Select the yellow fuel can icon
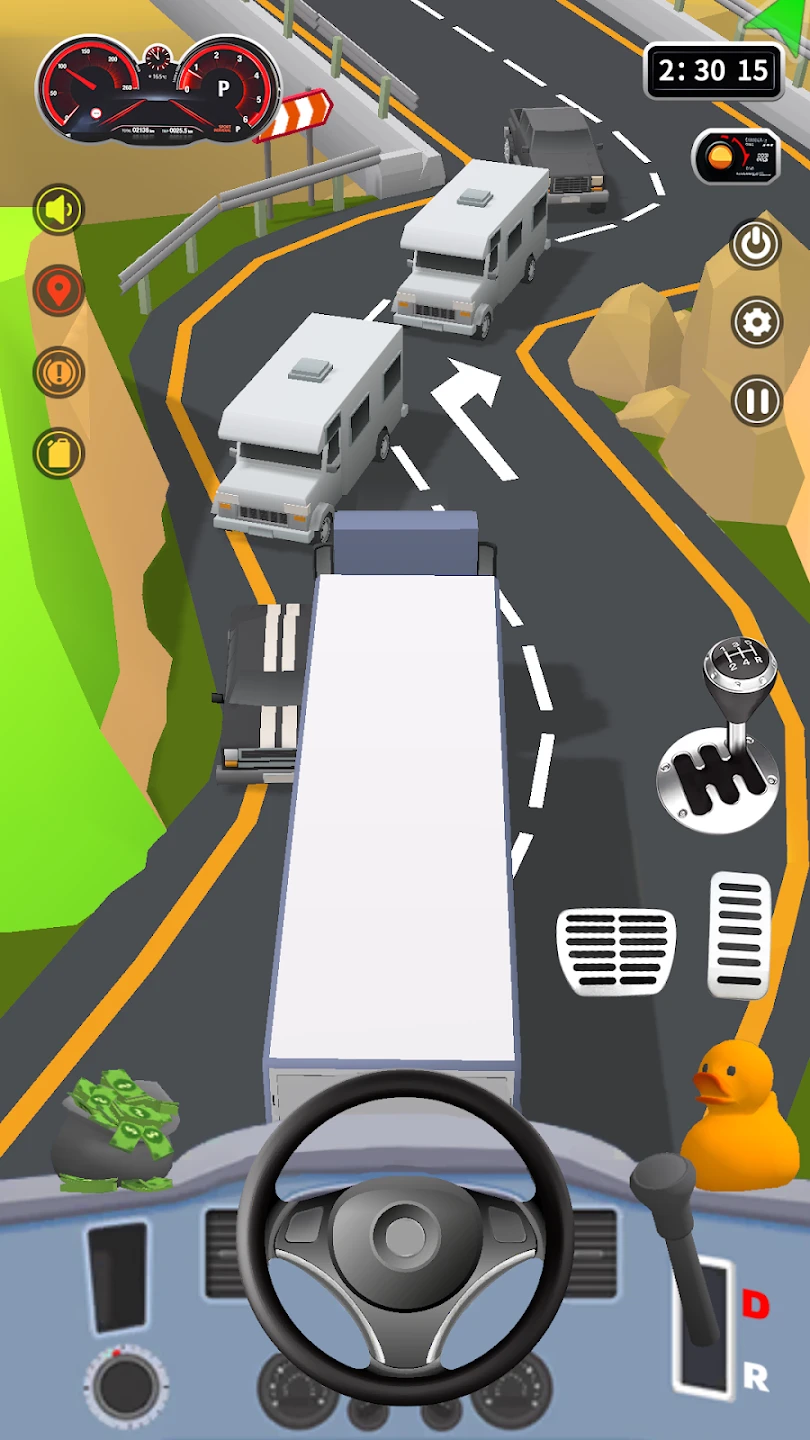810x1440 pixels. tap(59, 453)
